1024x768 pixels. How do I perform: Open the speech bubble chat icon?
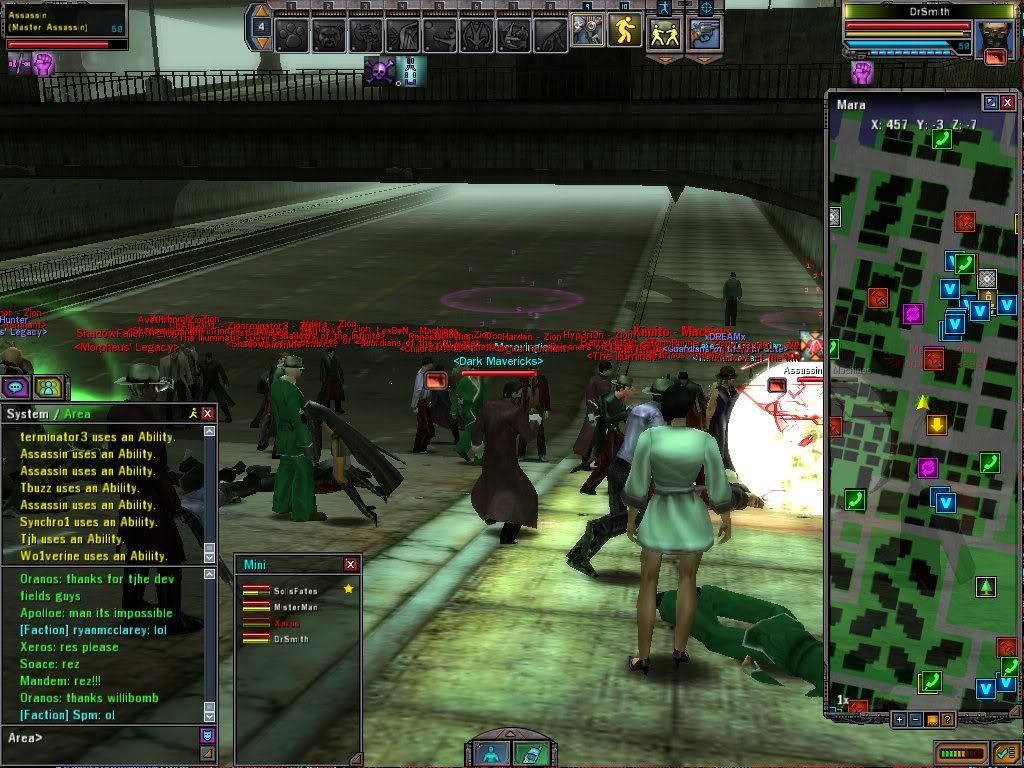15,387
